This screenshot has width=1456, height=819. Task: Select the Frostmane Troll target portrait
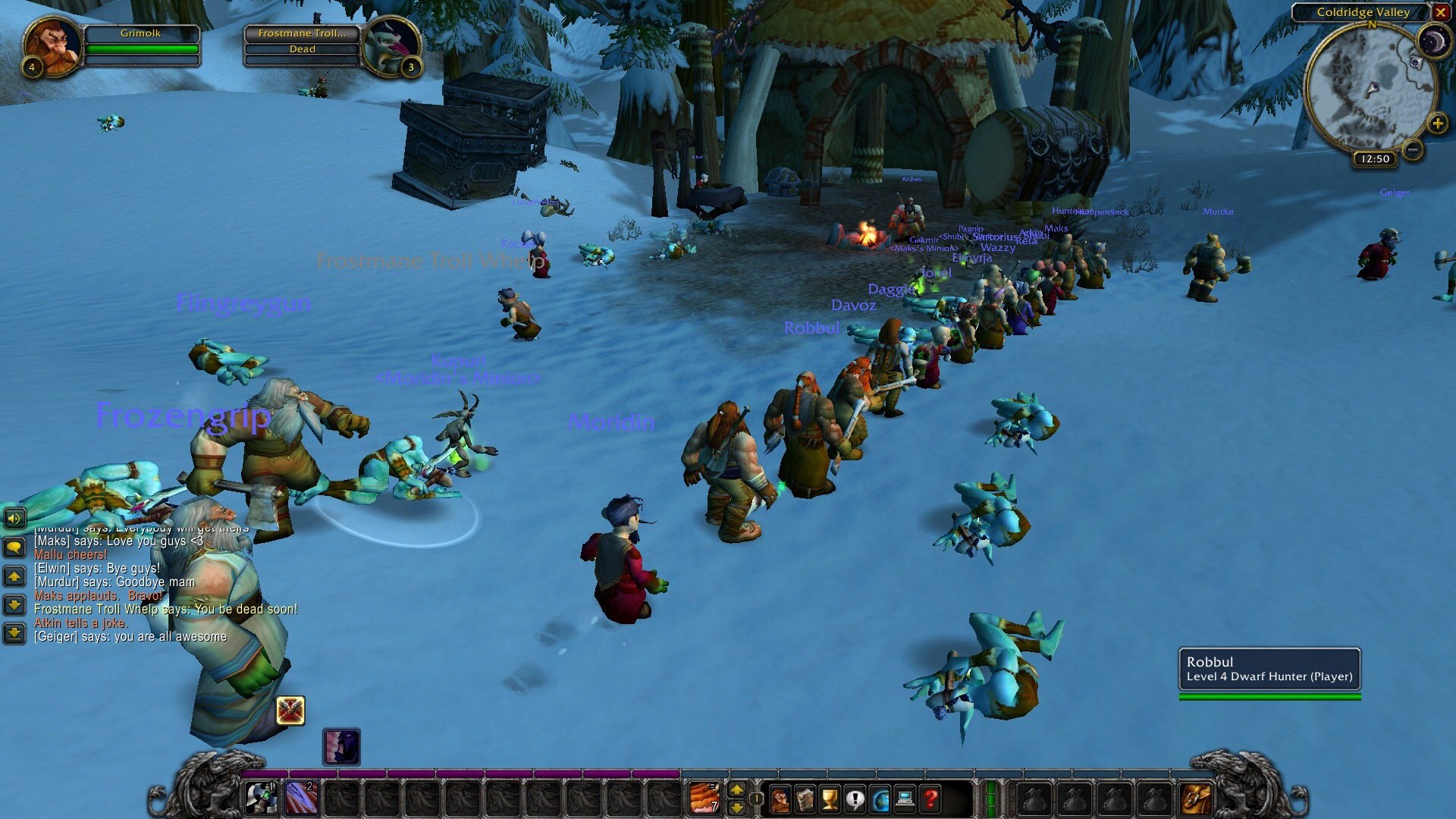point(391,45)
